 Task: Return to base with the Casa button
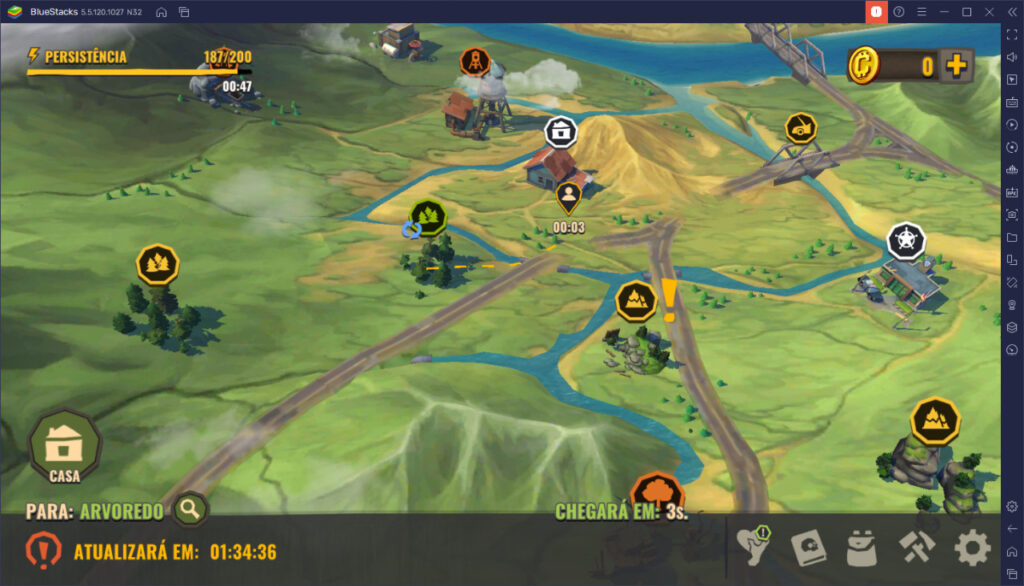point(65,446)
